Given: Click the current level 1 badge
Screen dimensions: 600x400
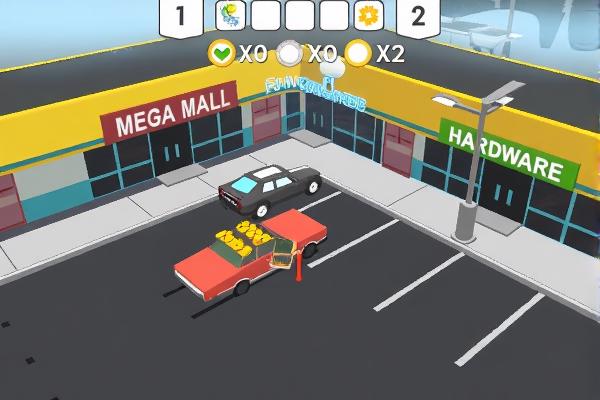Looking at the screenshot, I should tap(180, 16).
